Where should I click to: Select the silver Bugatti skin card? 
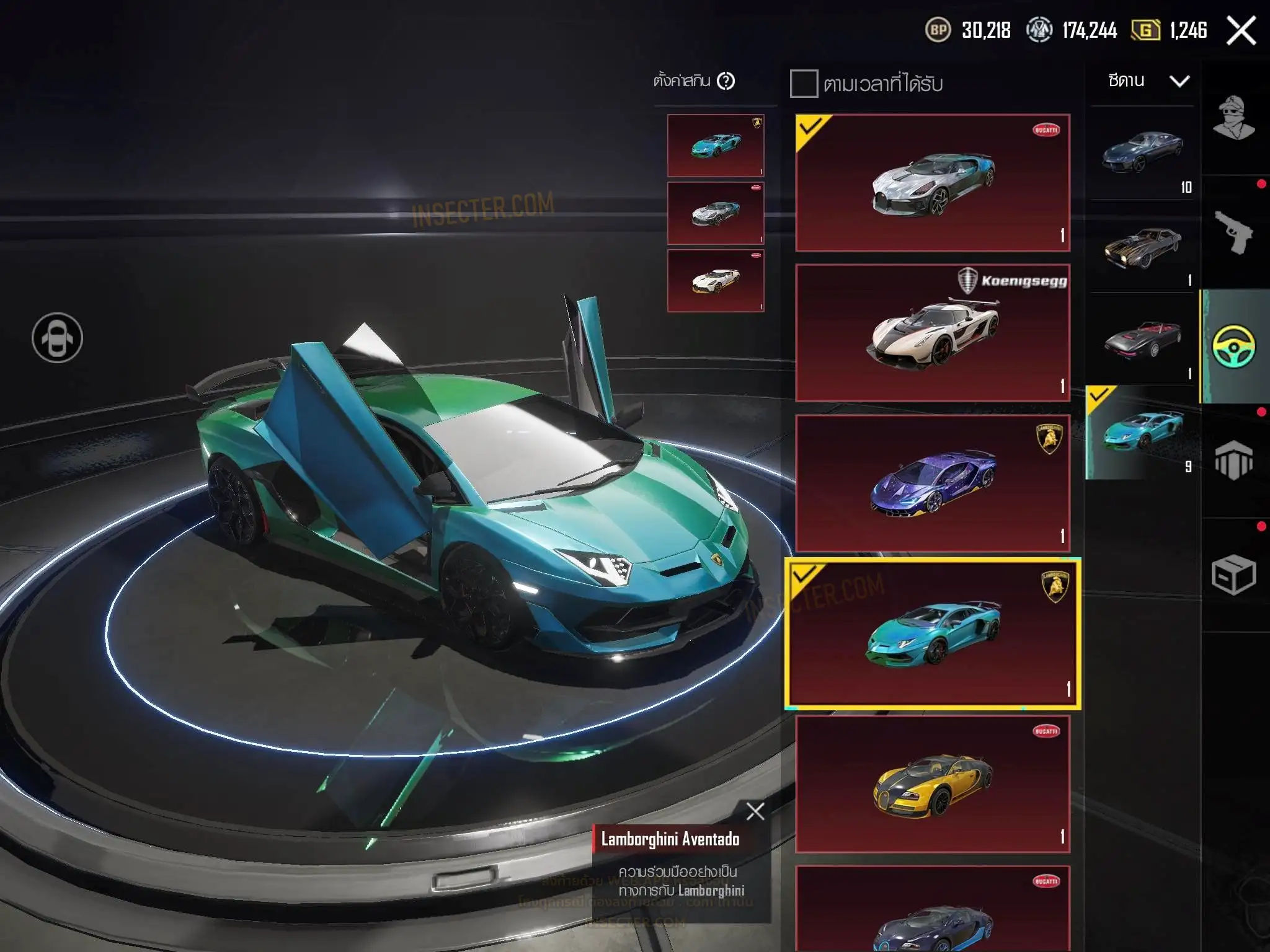coord(933,183)
